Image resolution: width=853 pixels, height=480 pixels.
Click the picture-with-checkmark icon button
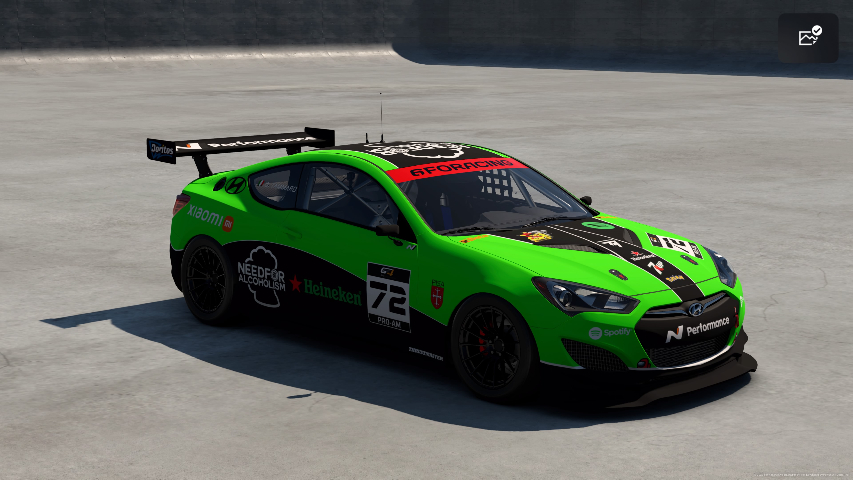point(808,38)
